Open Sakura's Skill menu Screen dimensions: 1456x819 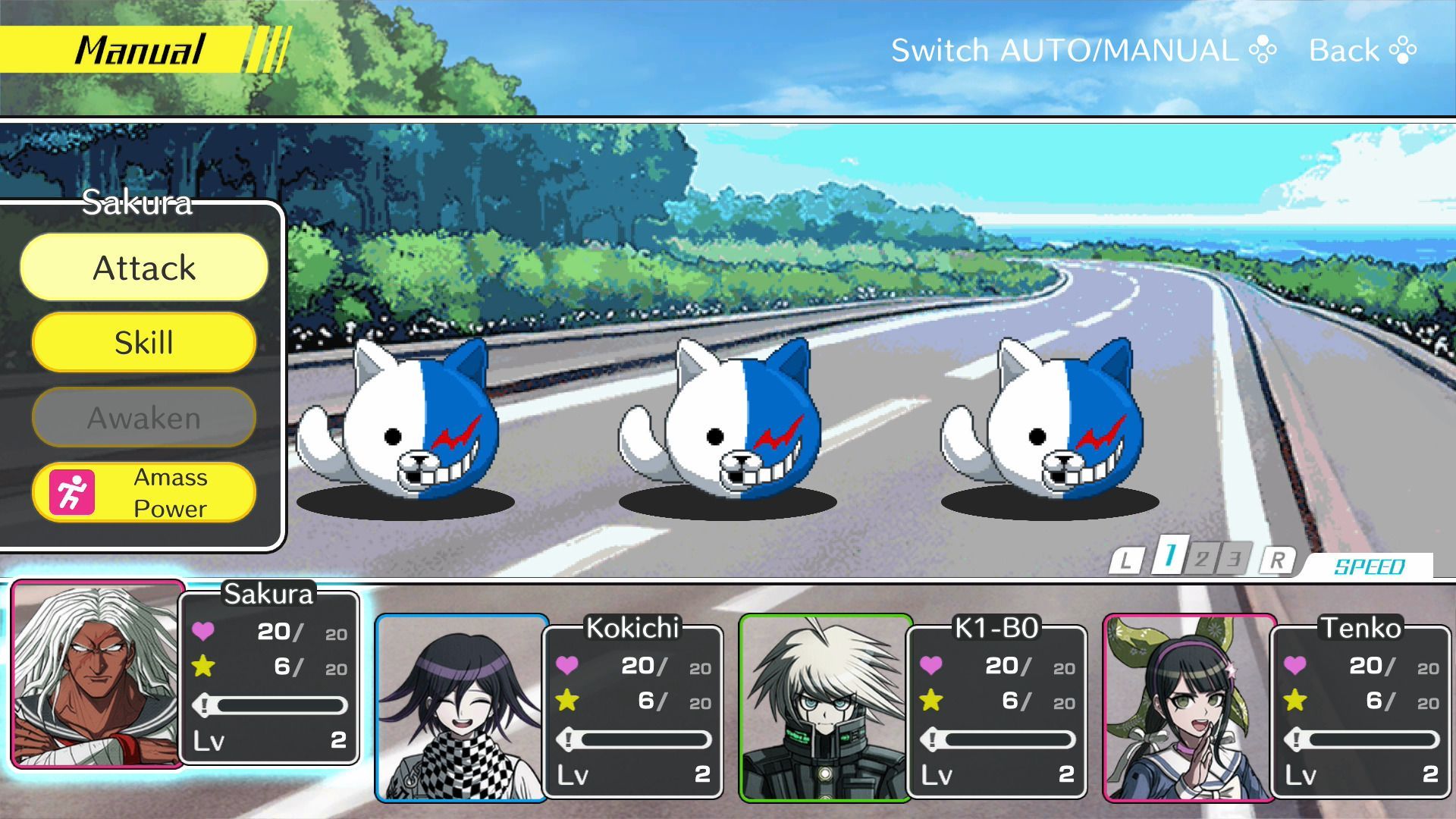pyautogui.click(x=144, y=342)
